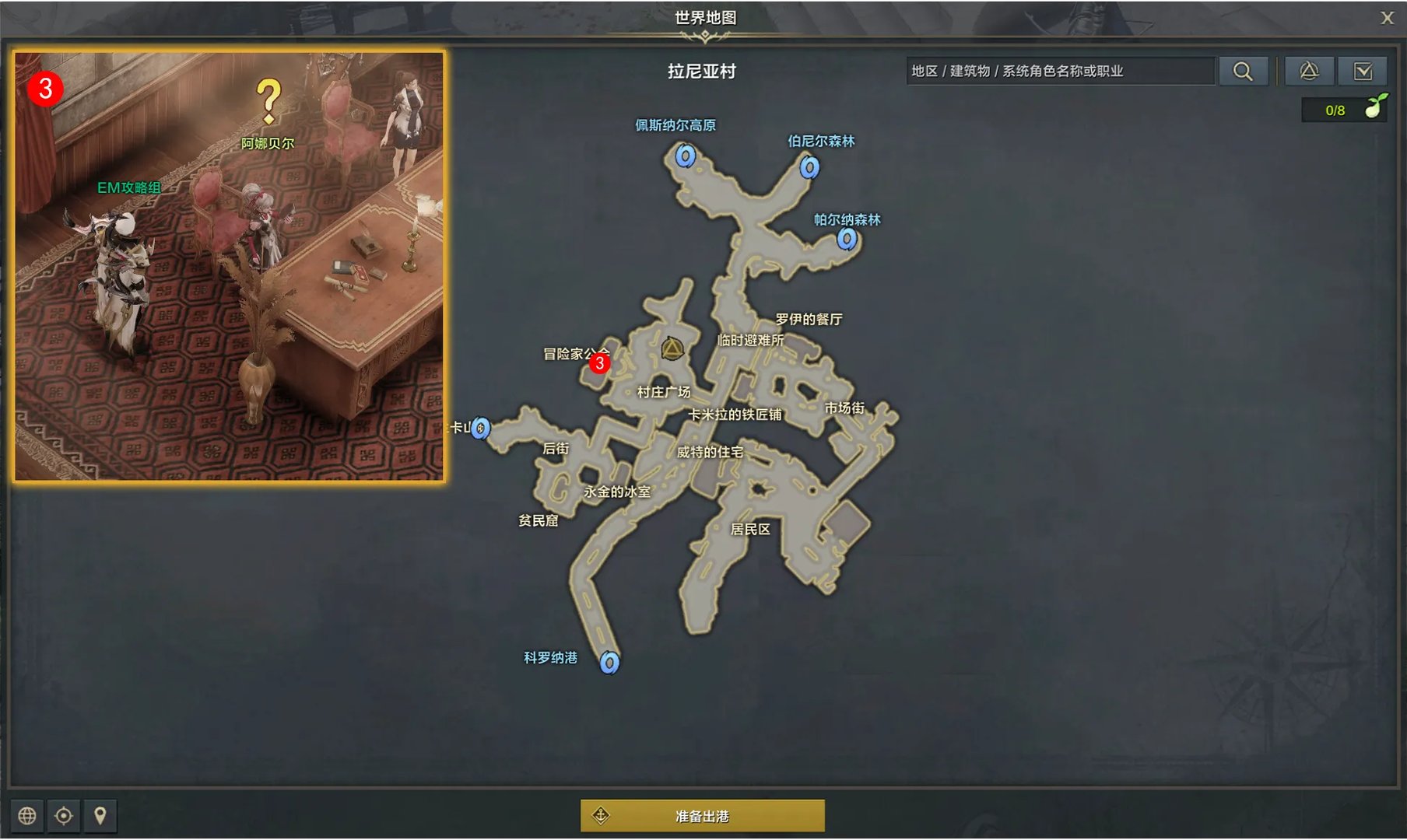Select the triport marker near 村庄广场

(x=672, y=348)
